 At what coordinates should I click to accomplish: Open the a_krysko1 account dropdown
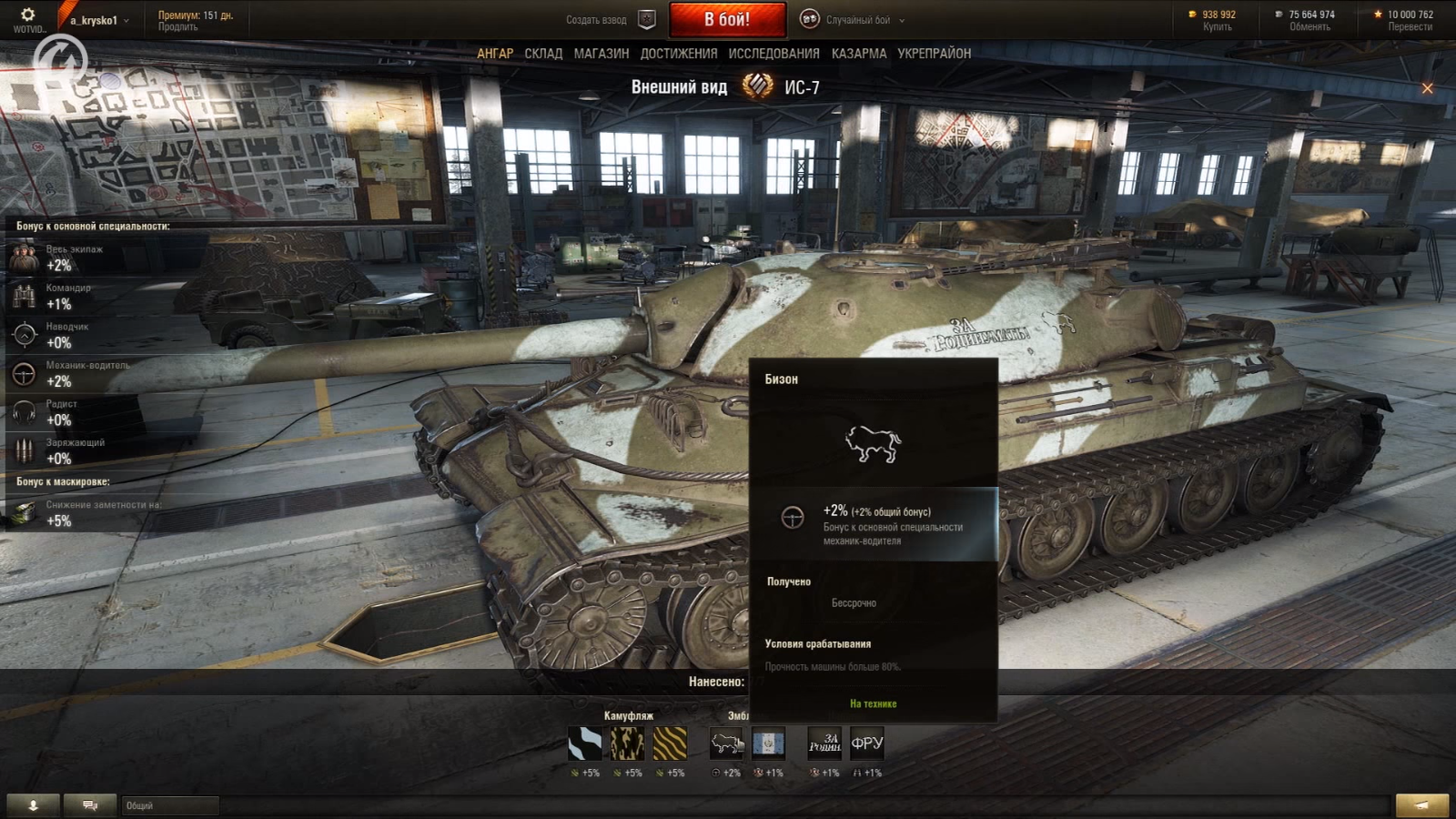click(x=99, y=20)
